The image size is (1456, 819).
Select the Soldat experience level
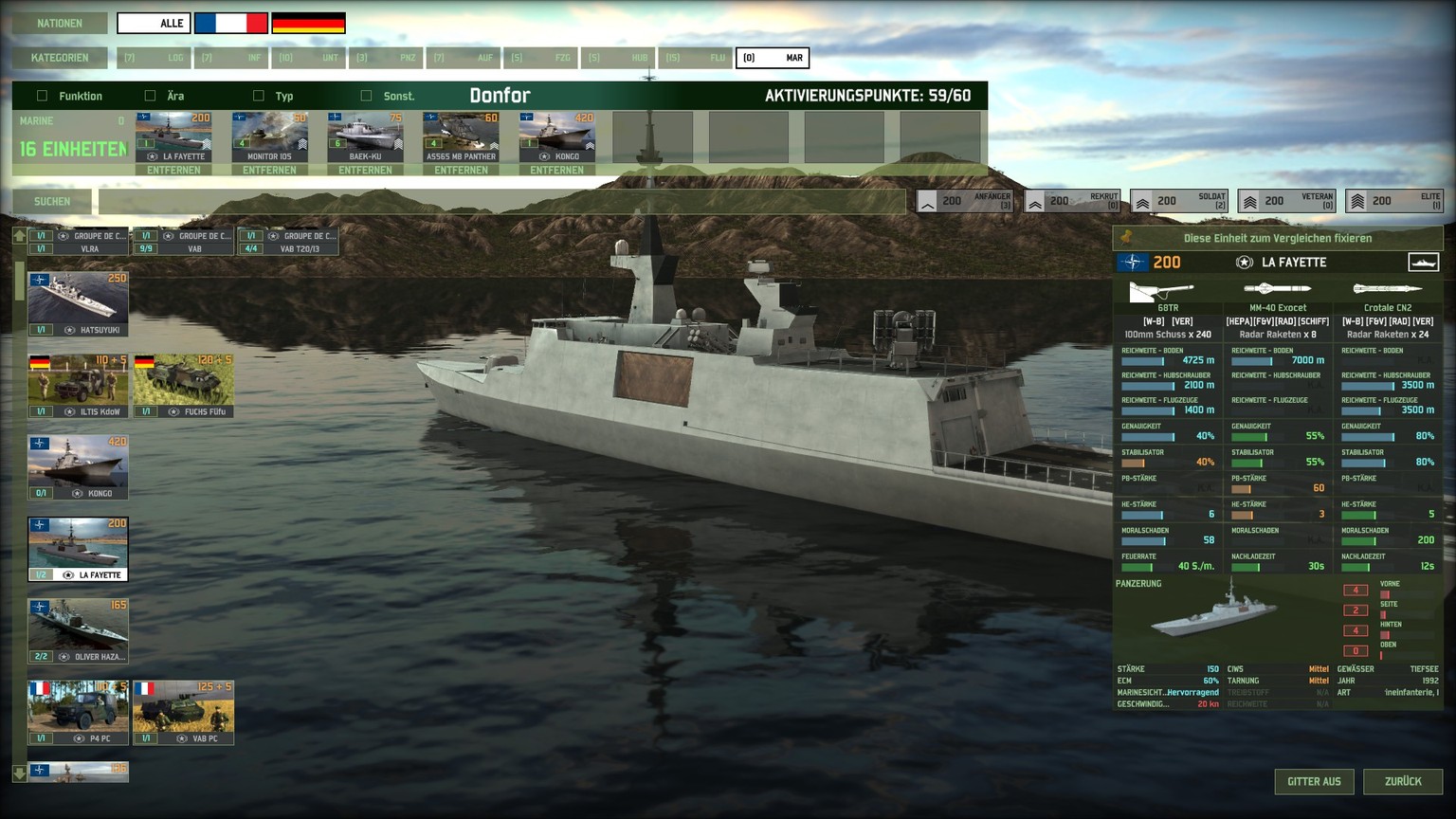[1179, 201]
